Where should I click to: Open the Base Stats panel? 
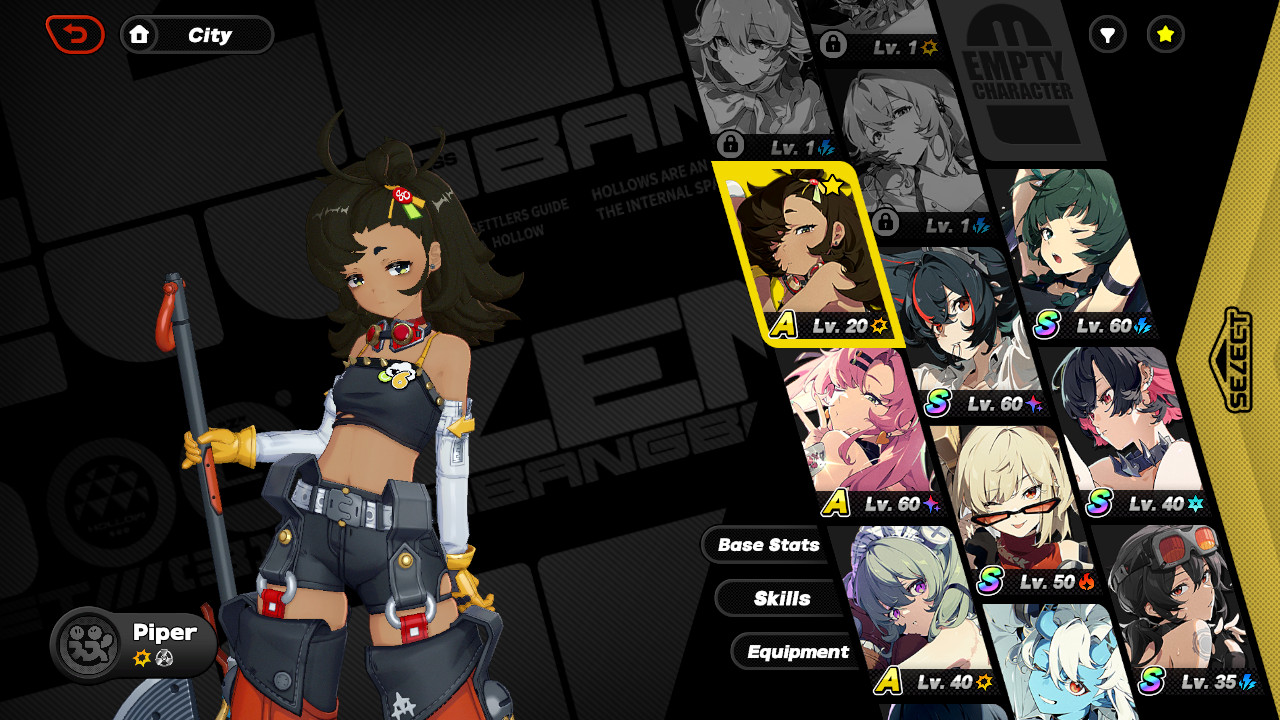(x=767, y=545)
